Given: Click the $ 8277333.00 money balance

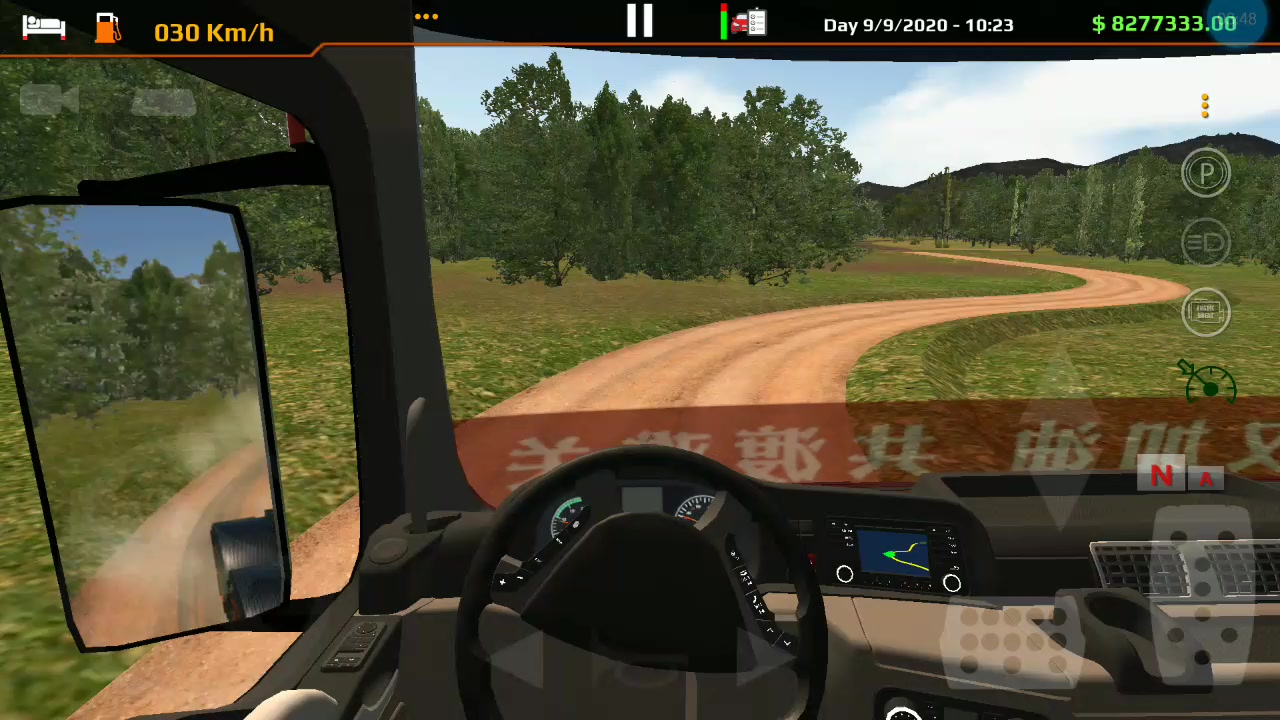Looking at the screenshot, I should [x=1162, y=24].
